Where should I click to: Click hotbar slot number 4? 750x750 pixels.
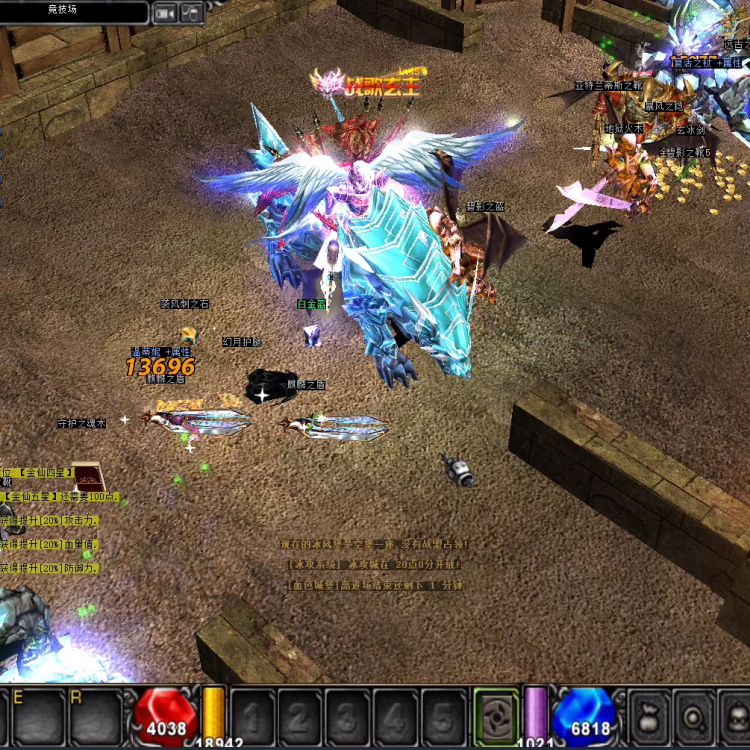pos(395,716)
